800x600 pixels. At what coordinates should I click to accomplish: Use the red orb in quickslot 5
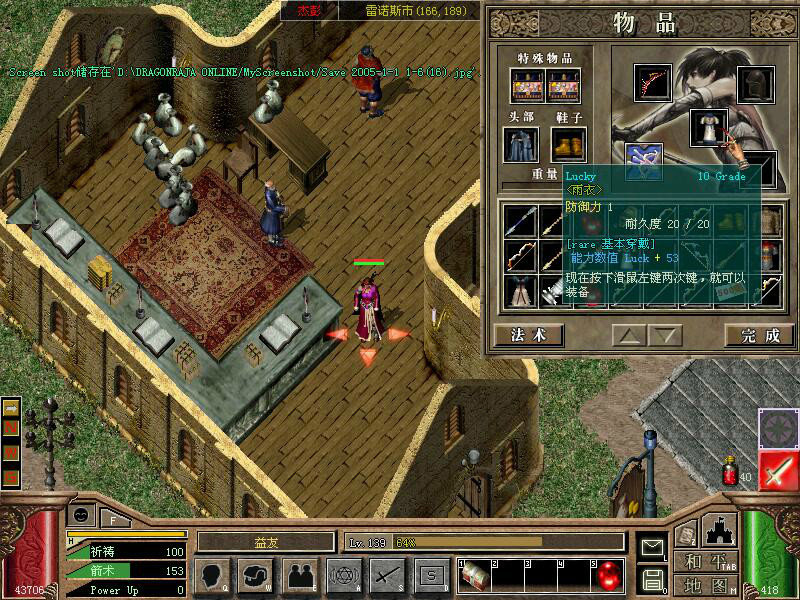coord(609,575)
